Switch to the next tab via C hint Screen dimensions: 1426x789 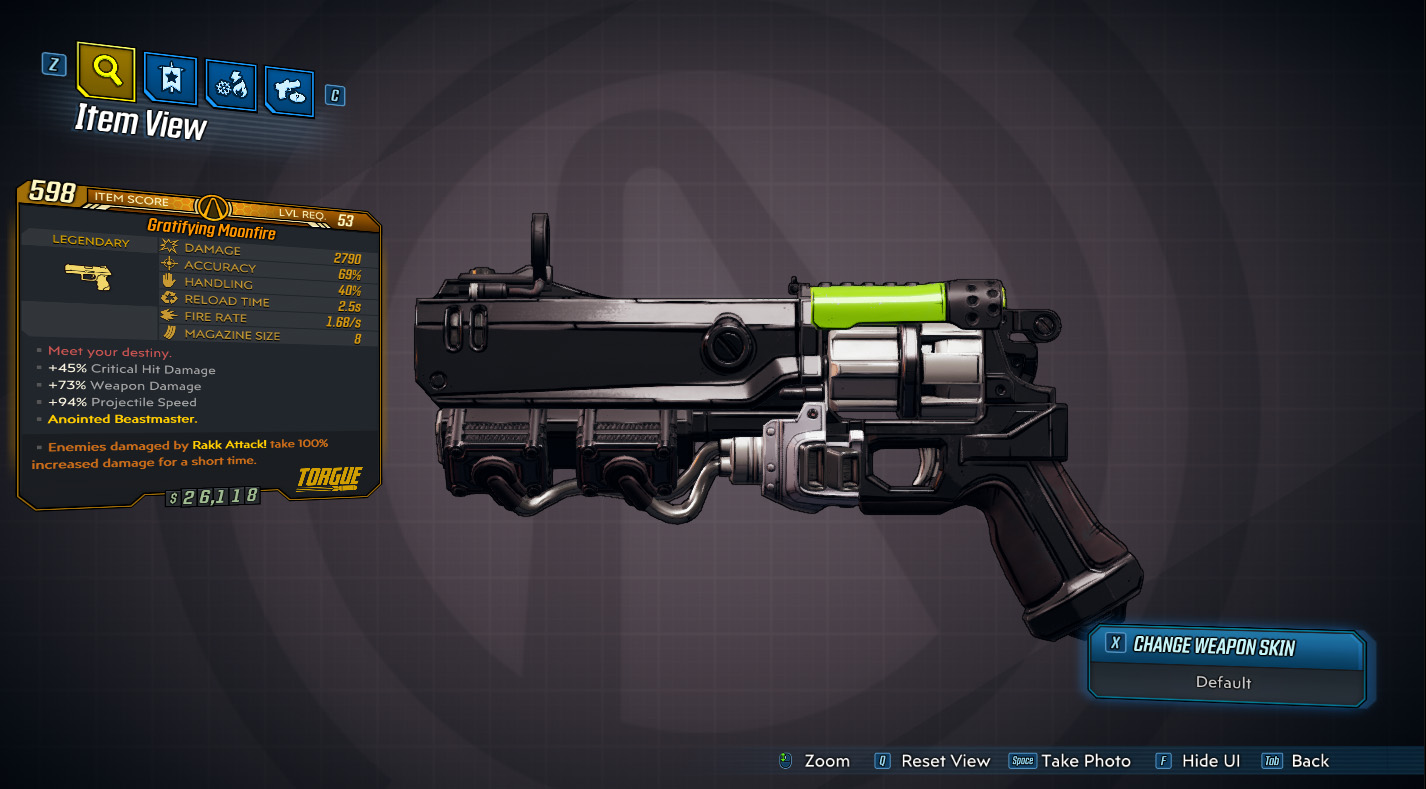coord(335,95)
